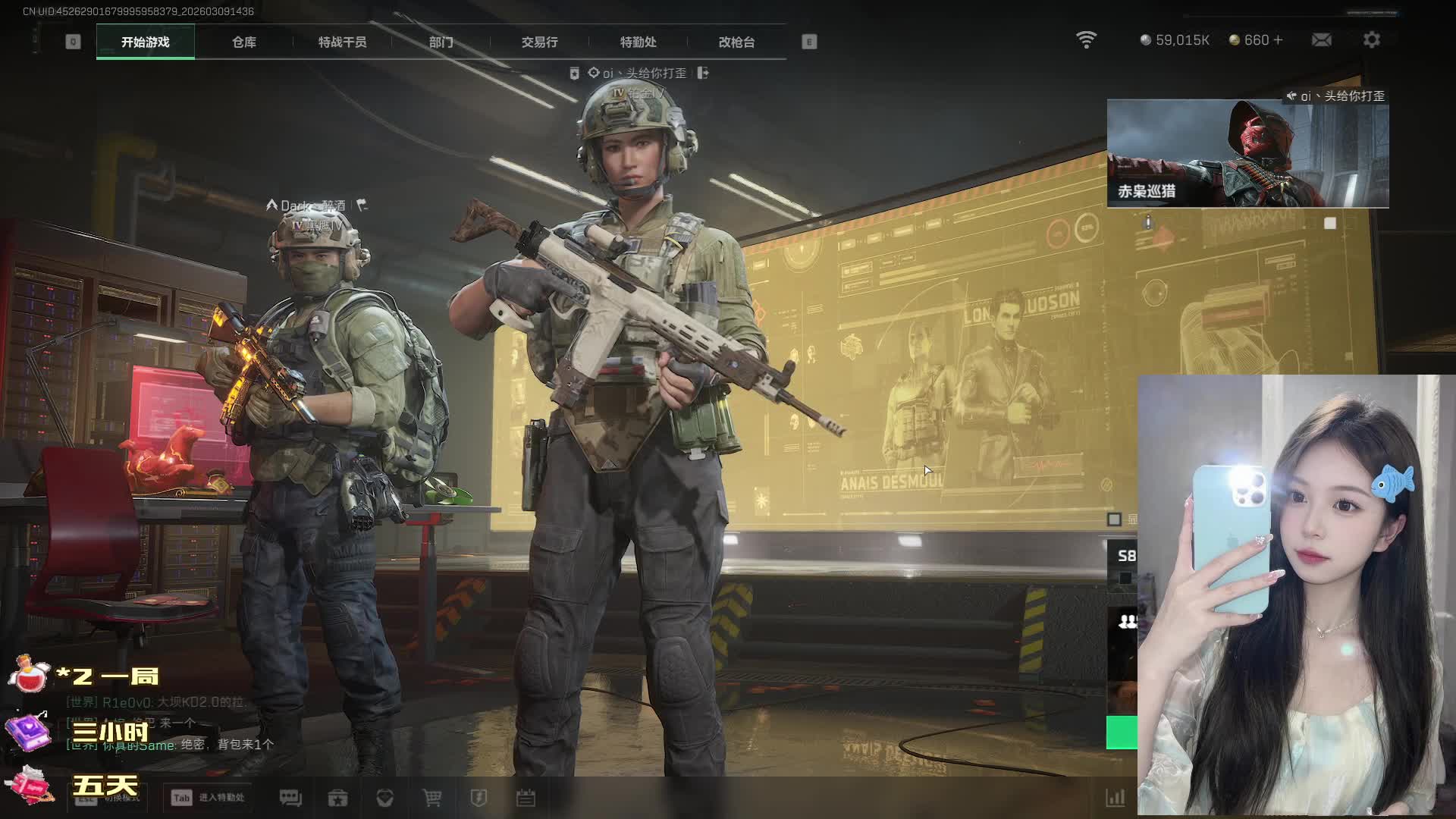The width and height of the screenshot is (1456, 819).
Task: Click the 赤枭巡猎 event banner
Action: [x=1247, y=154]
